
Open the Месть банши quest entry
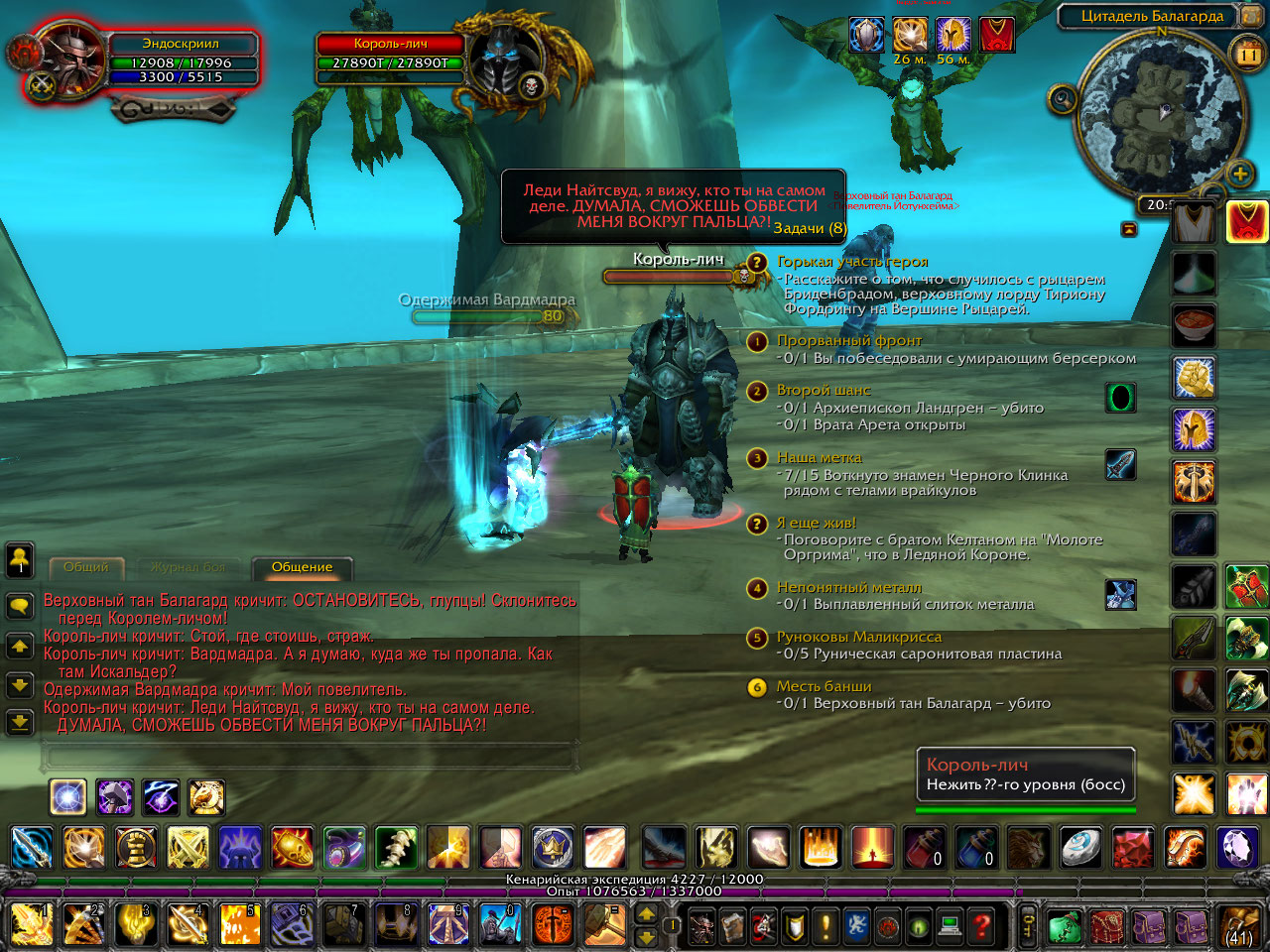click(824, 686)
